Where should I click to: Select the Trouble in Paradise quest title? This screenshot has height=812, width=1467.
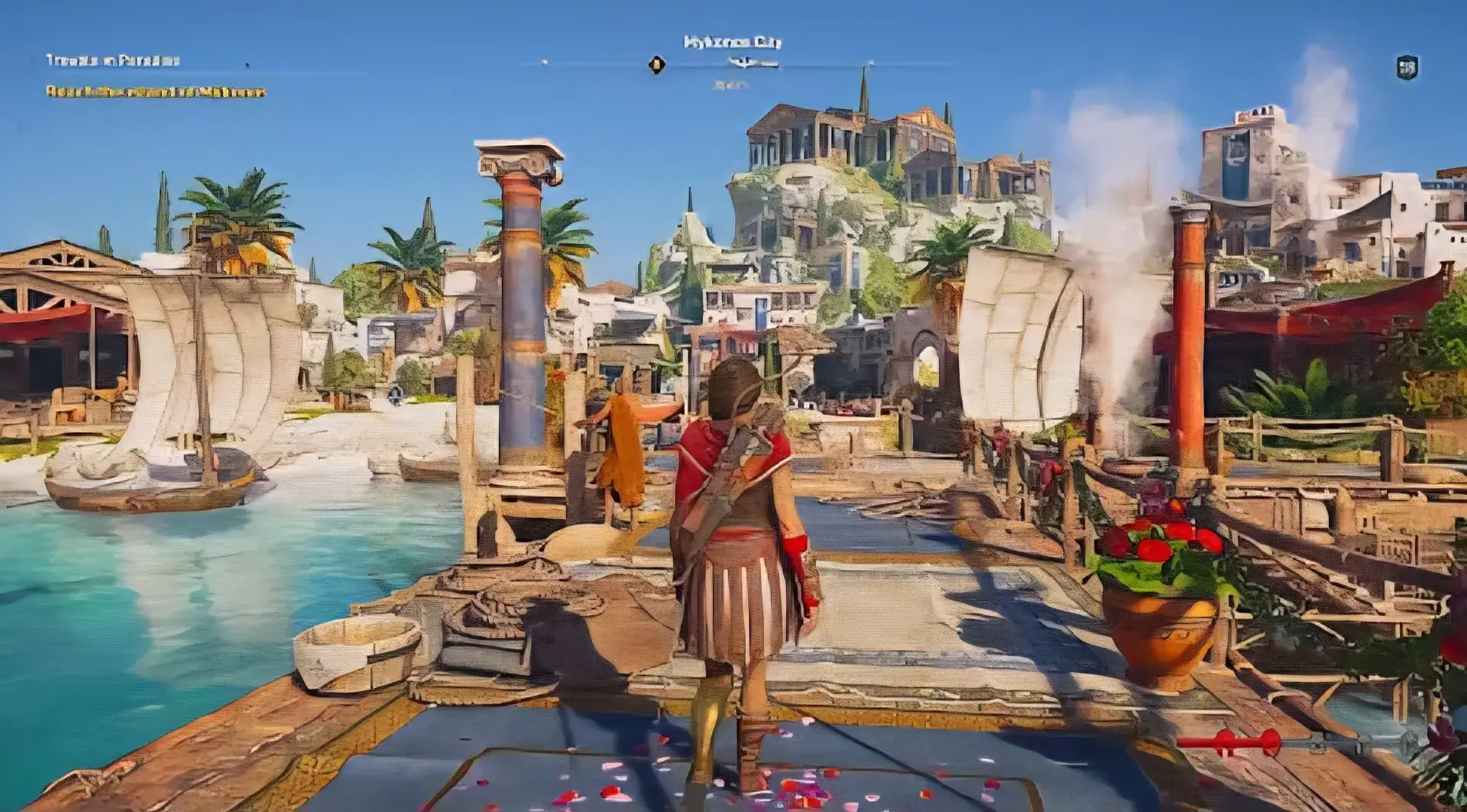pos(113,60)
